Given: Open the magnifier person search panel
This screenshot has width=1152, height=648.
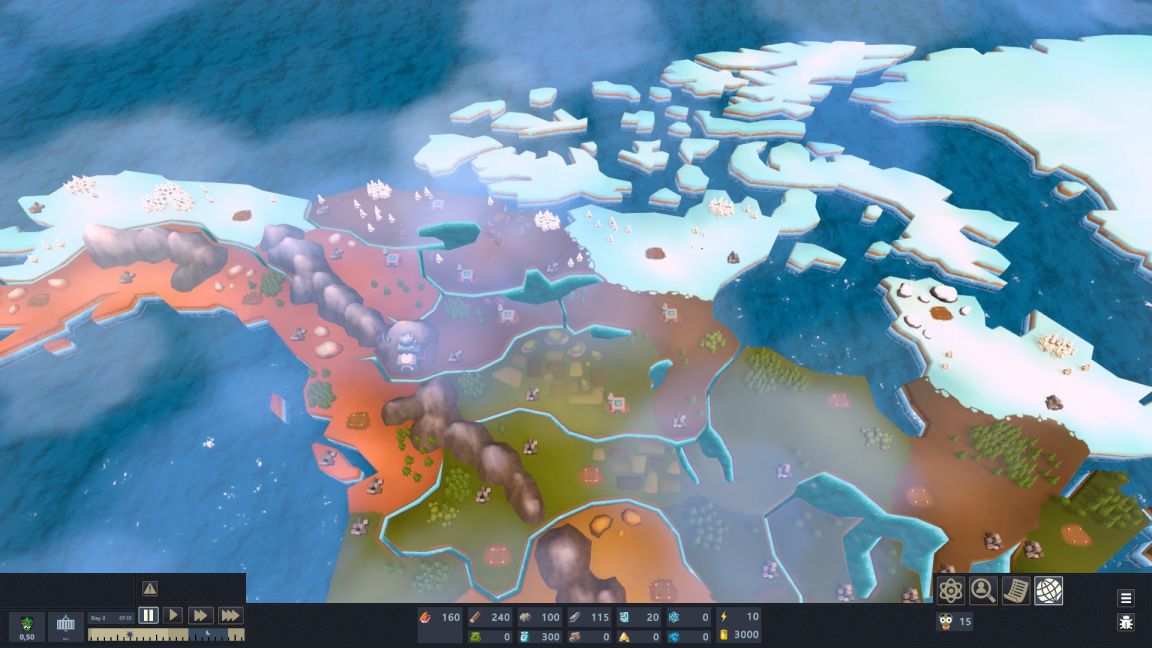Looking at the screenshot, I should click(983, 591).
